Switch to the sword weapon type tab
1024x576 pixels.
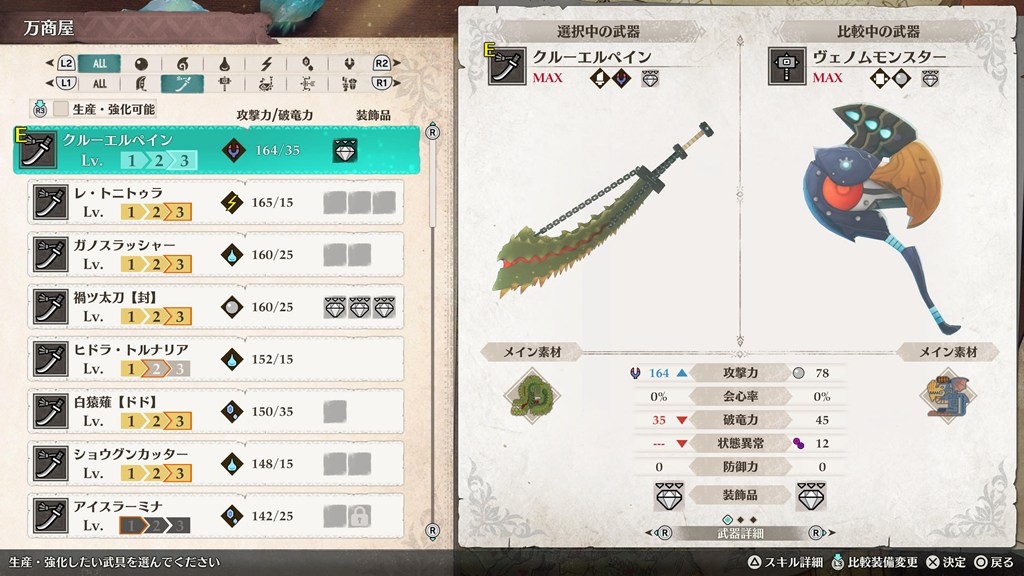coord(183,83)
